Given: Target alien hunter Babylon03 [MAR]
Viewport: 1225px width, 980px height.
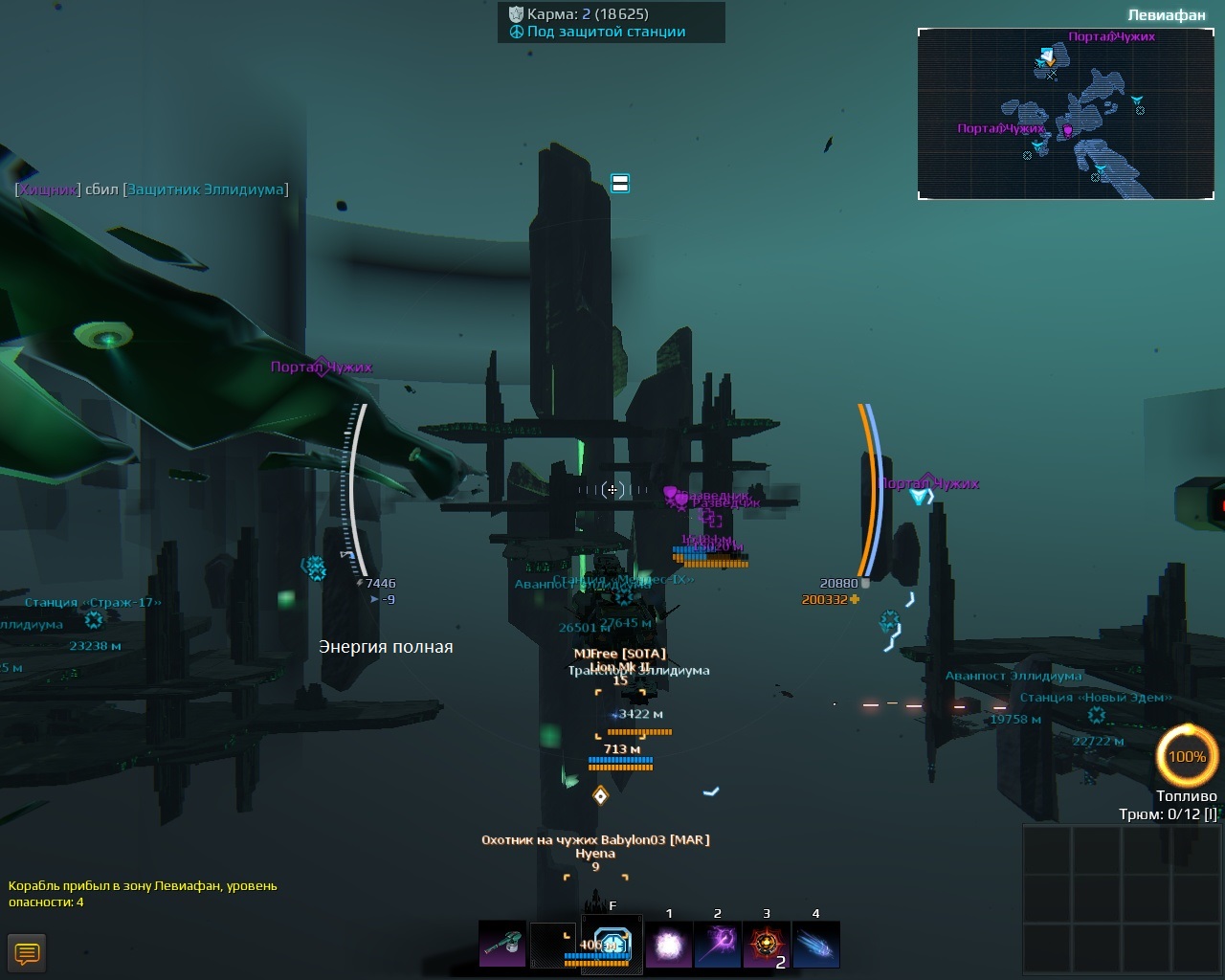Looking at the screenshot, I should coord(595,839).
